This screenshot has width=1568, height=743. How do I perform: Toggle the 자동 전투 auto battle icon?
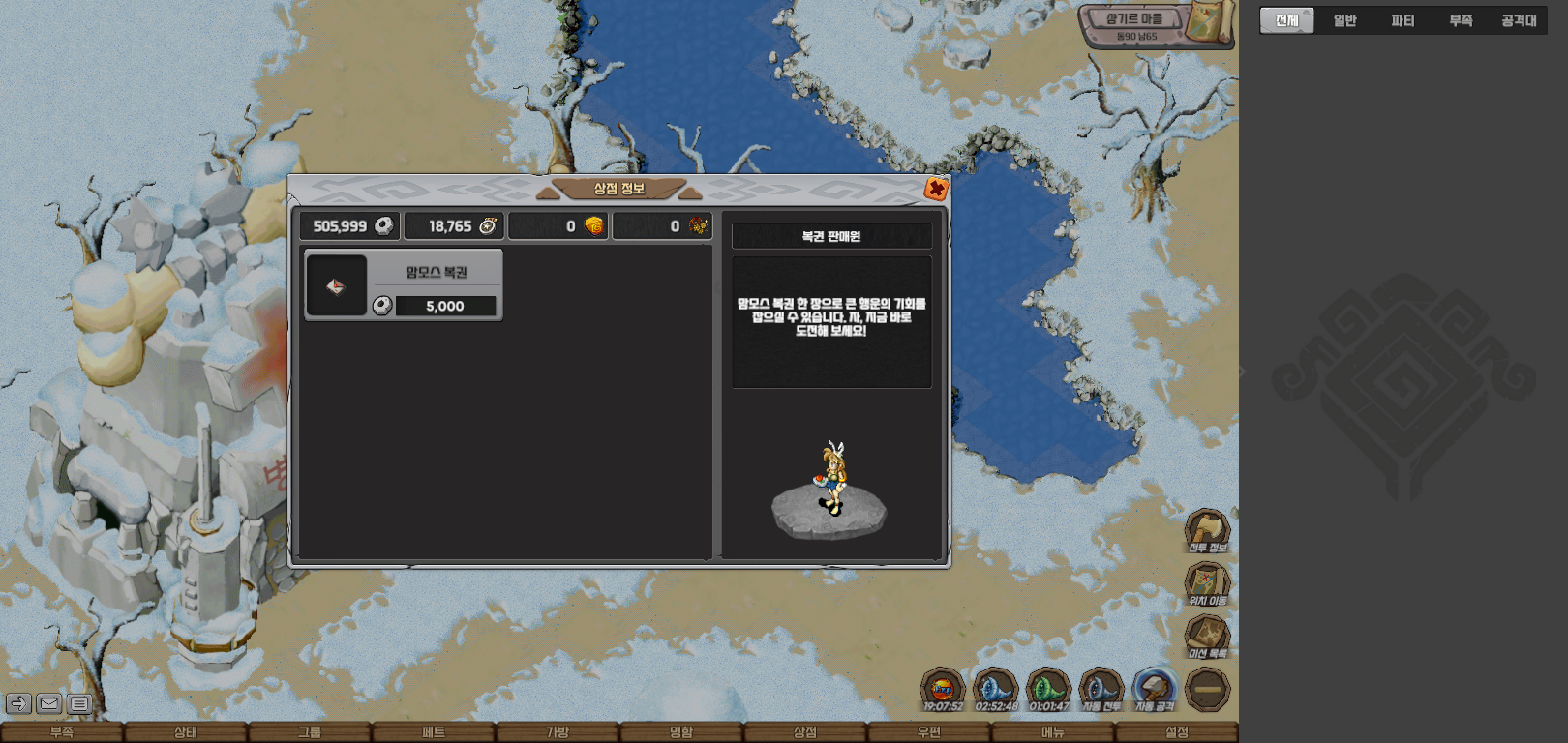(x=1101, y=690)
